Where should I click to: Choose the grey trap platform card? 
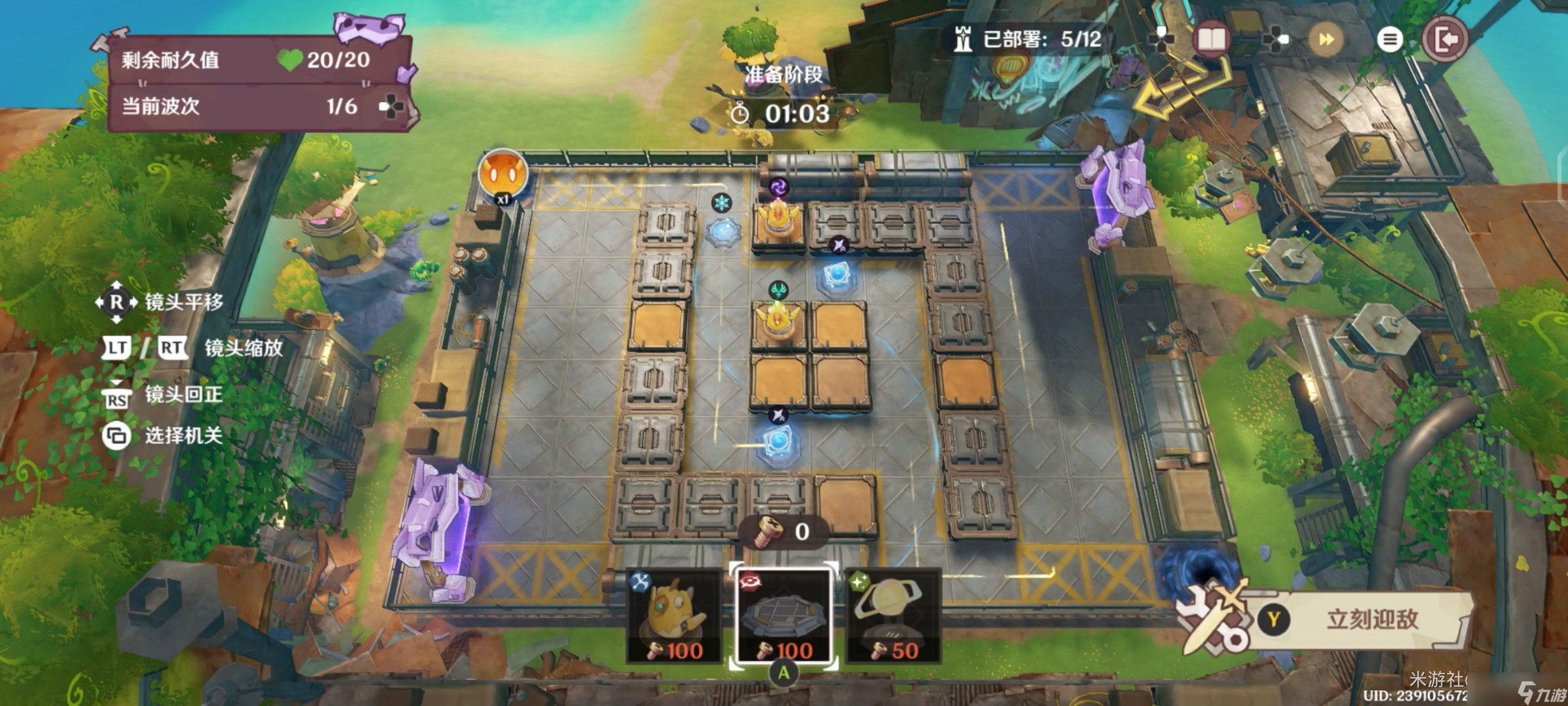pyautogui.click(x=783, y=615)
